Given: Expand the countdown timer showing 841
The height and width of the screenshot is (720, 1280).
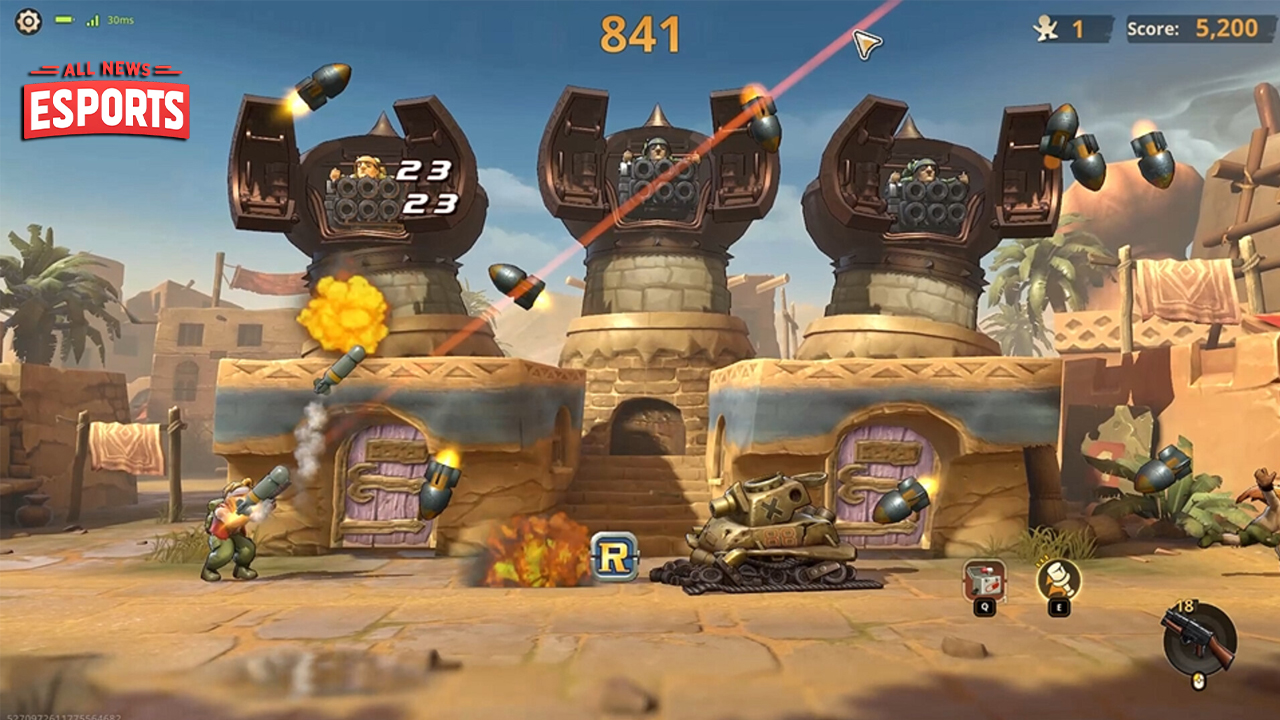Looking at the screenshot, I should (640, 31).
